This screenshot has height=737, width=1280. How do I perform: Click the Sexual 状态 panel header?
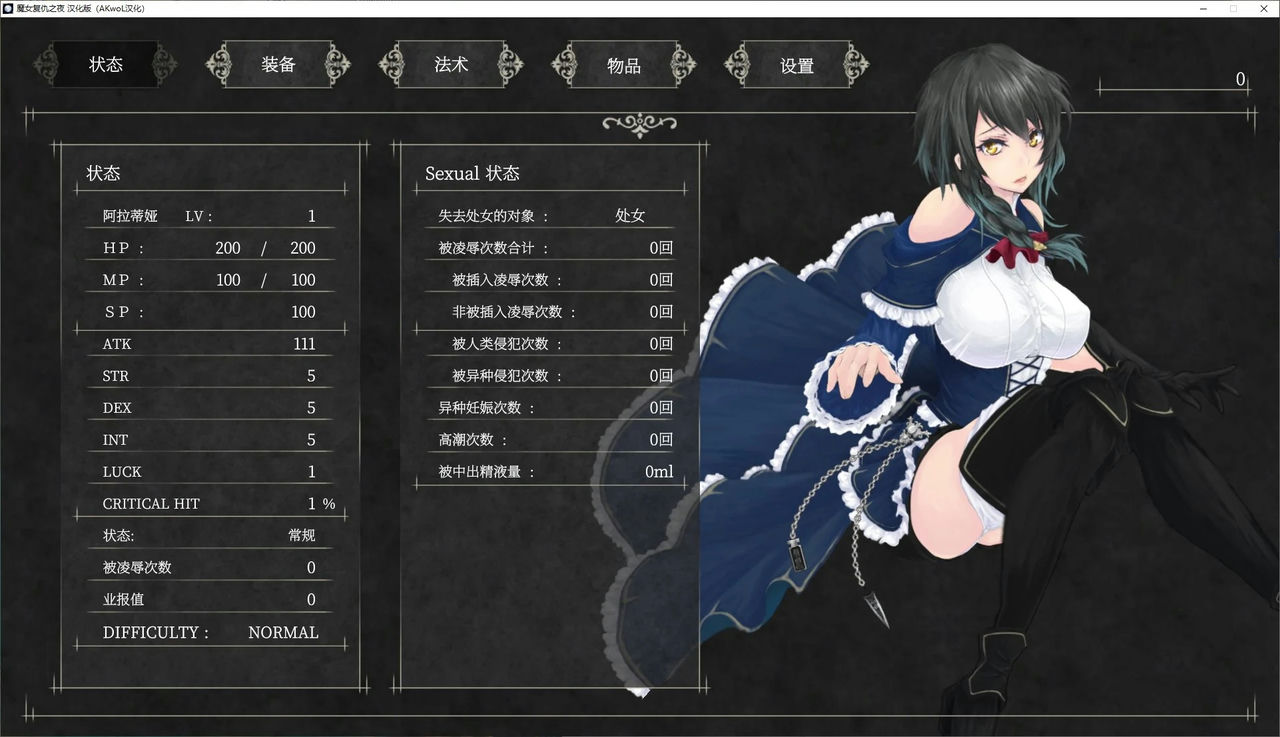pos(472,173)
